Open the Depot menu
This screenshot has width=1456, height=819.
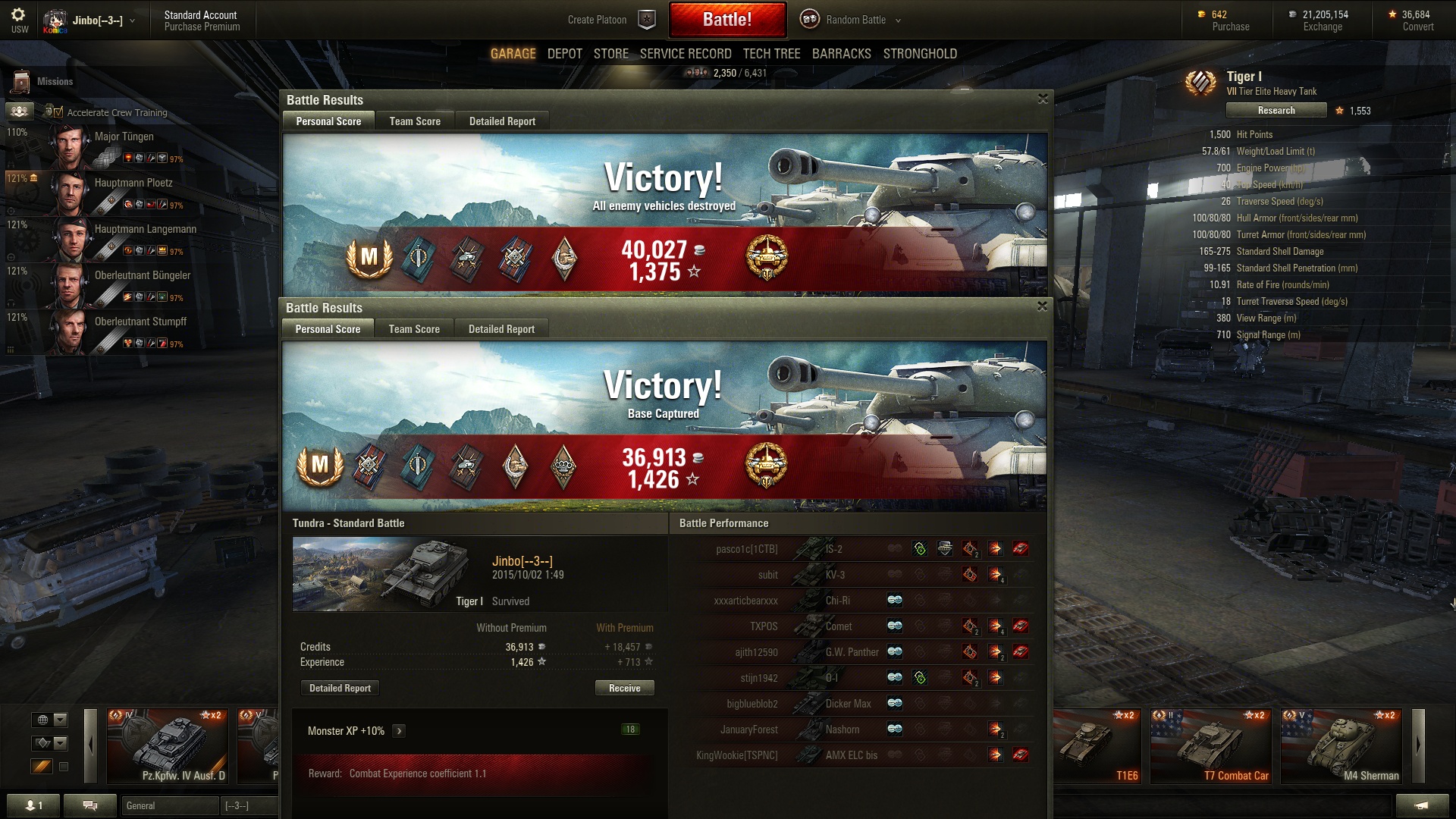(564, 54)
